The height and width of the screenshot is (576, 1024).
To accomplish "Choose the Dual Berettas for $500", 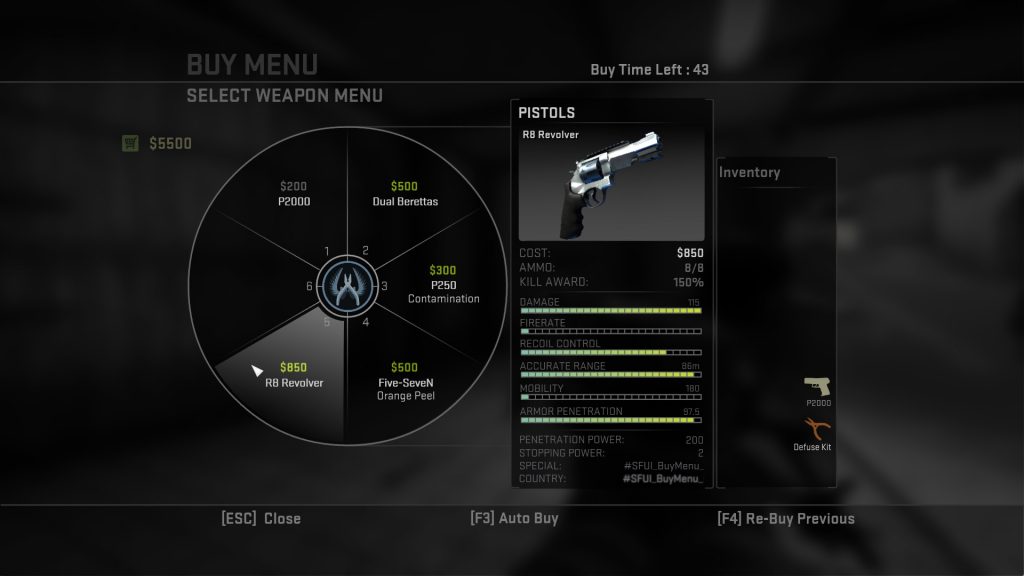I will [x=404, y=194].
